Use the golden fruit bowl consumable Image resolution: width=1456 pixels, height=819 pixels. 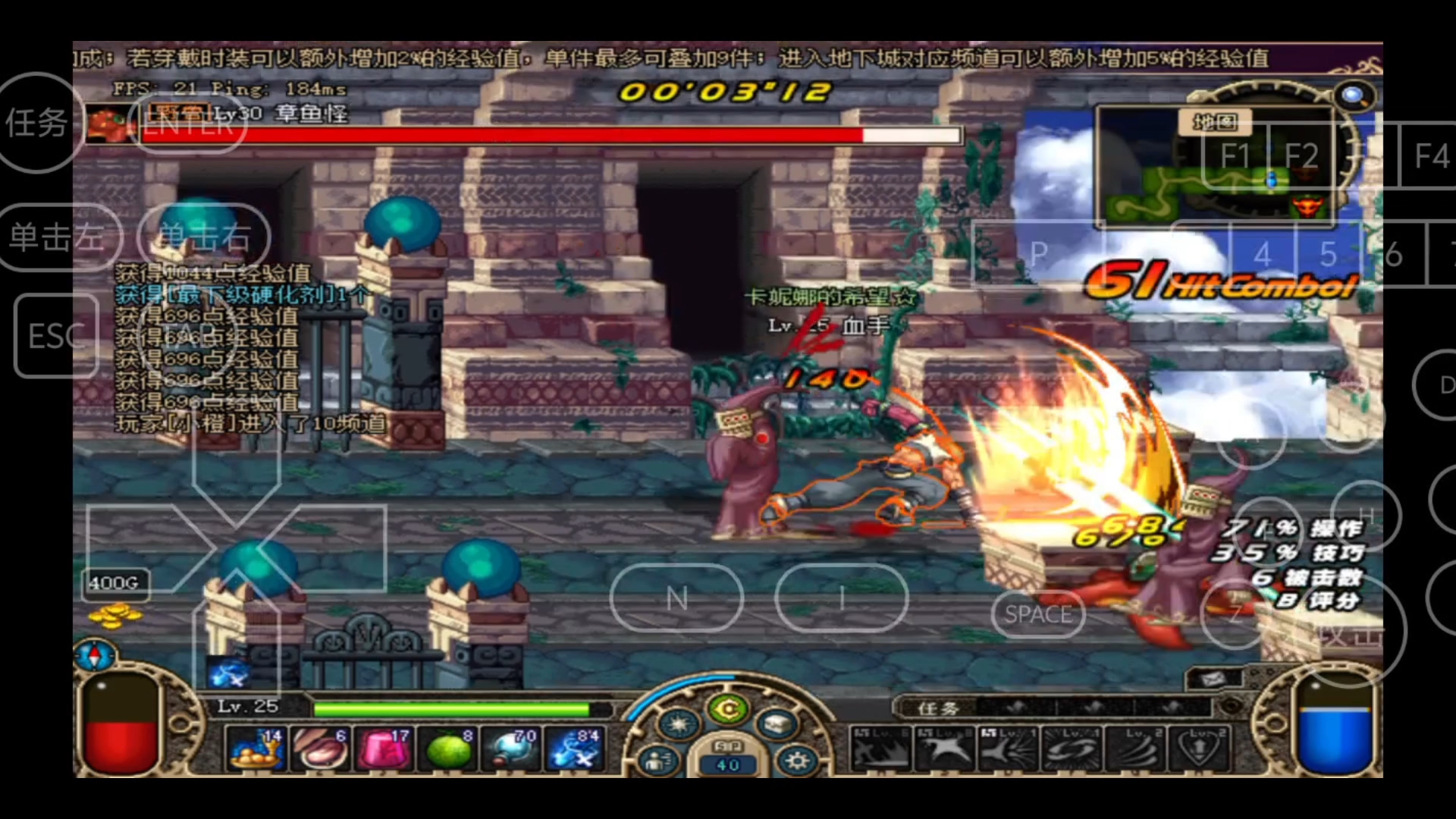click(x=256, y=748)
